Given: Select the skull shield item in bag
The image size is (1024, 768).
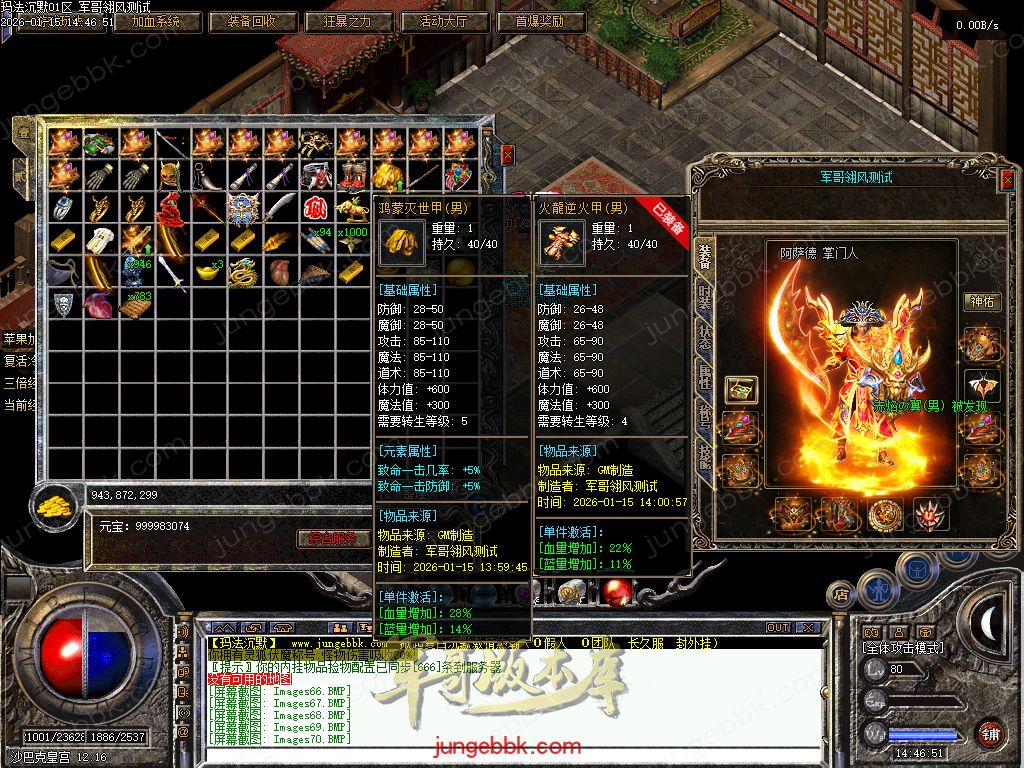Looking at the screenshot, I should click(x=63, y=304).
